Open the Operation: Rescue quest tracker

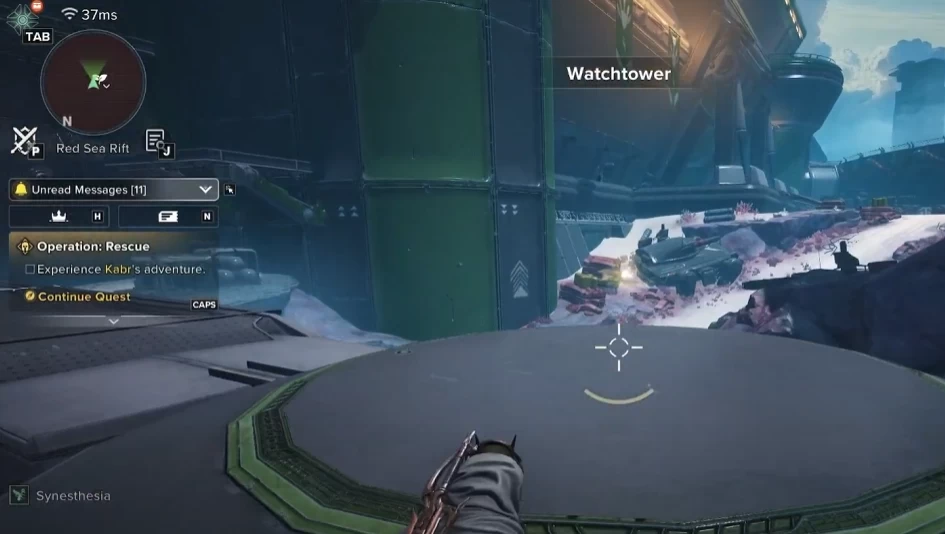pyautogui.click(x=93, y=246)
